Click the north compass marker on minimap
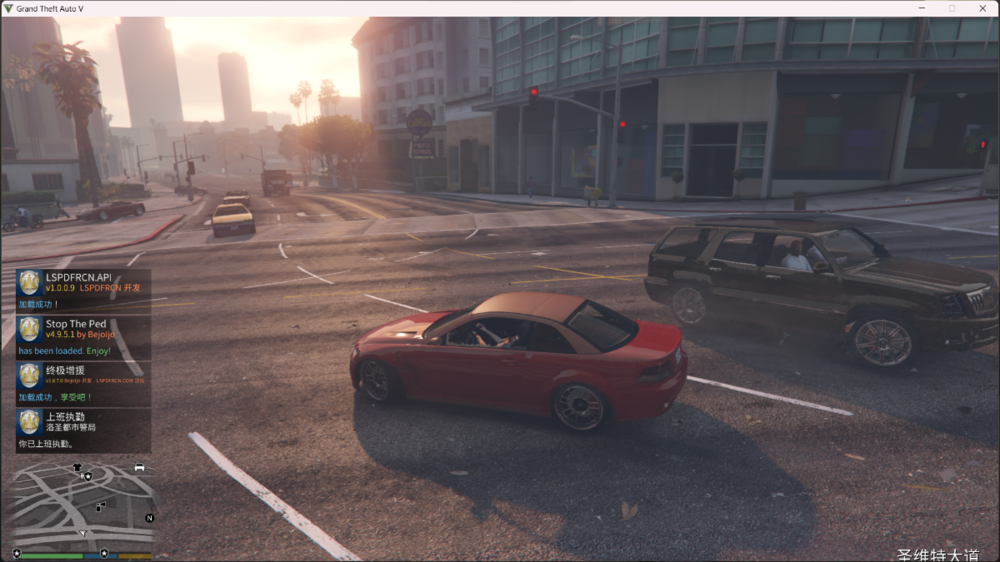 tap(149, 519)
